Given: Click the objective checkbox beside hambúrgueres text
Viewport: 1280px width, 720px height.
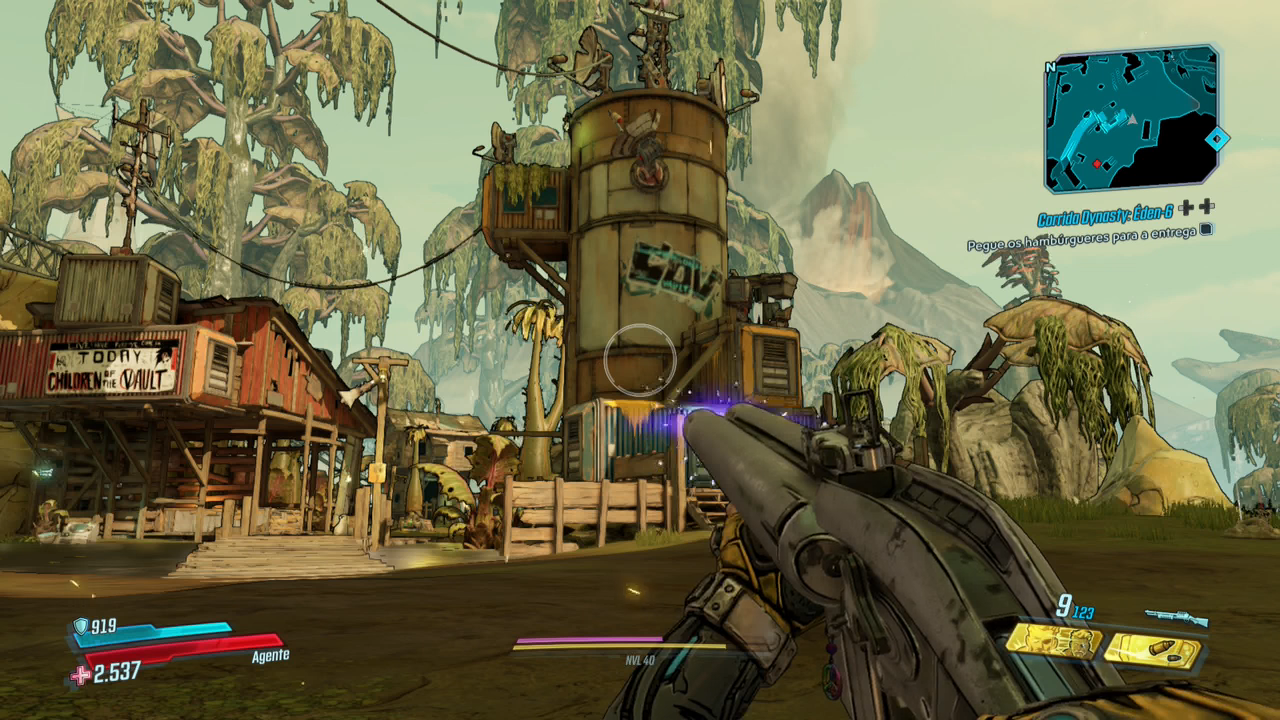Looking at the screenshot, I should [x=1207, y=229].
